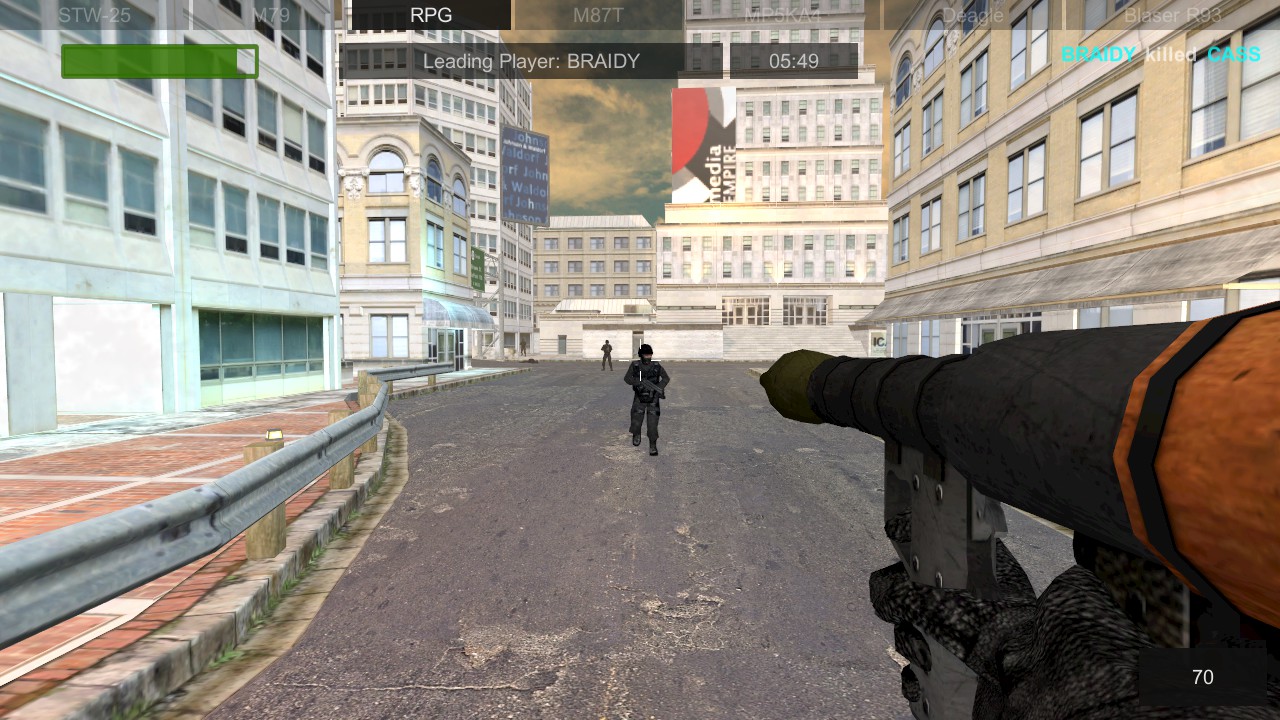1280x720 pixels.
Task: Switch to the Deagle tab in weapon bar
Action: point(973,15)
